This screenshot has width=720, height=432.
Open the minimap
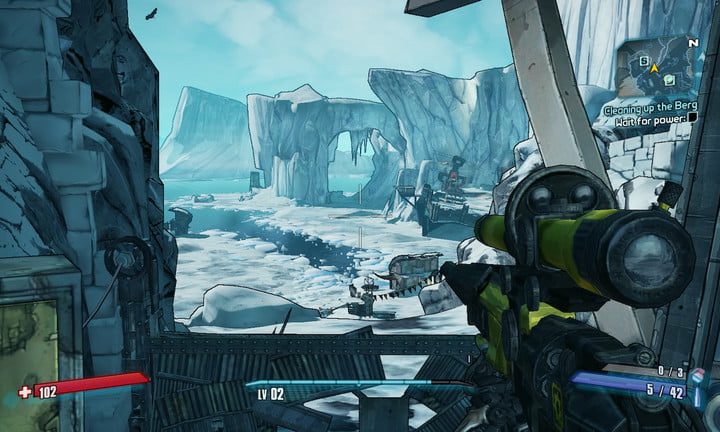[661, 65]
